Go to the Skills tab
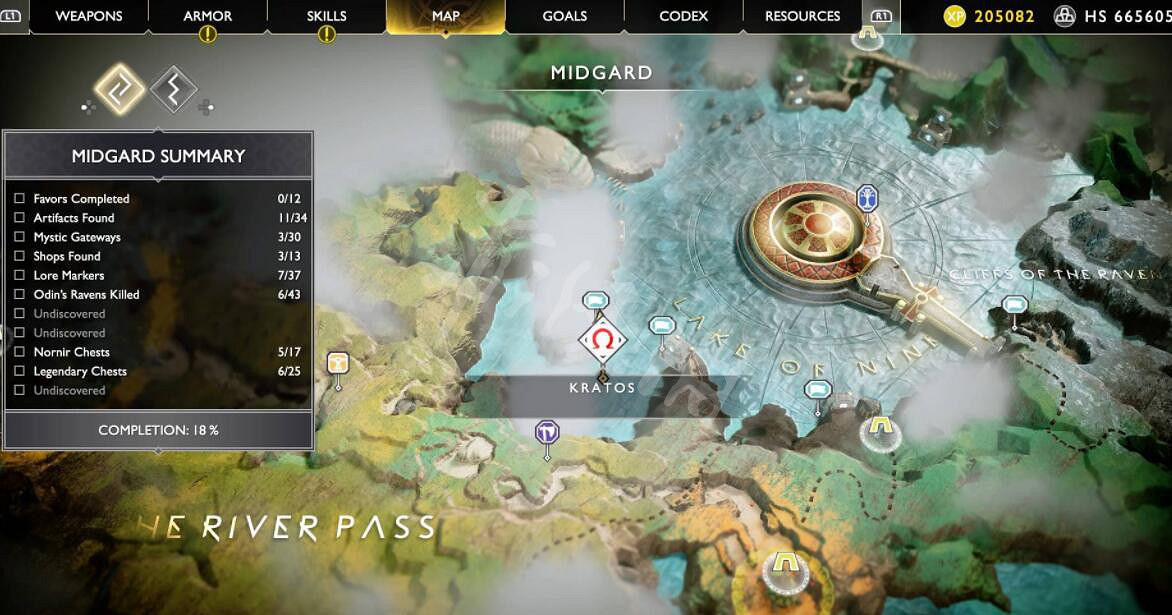Screen dimensions: 1172x615 [326, 16]
